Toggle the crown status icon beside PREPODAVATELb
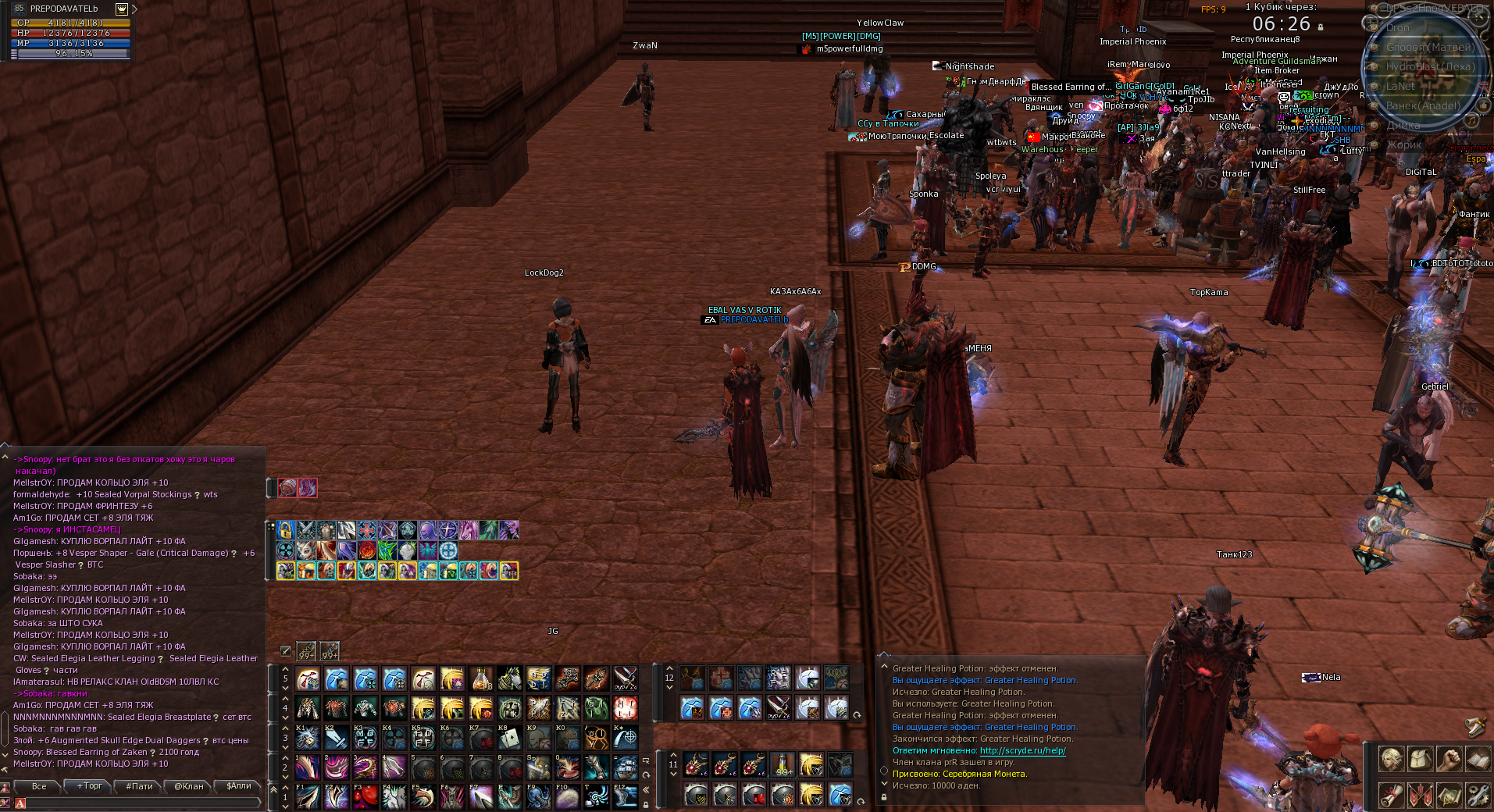This screenshot has width=1494, height=812. (x=121, y=9)
